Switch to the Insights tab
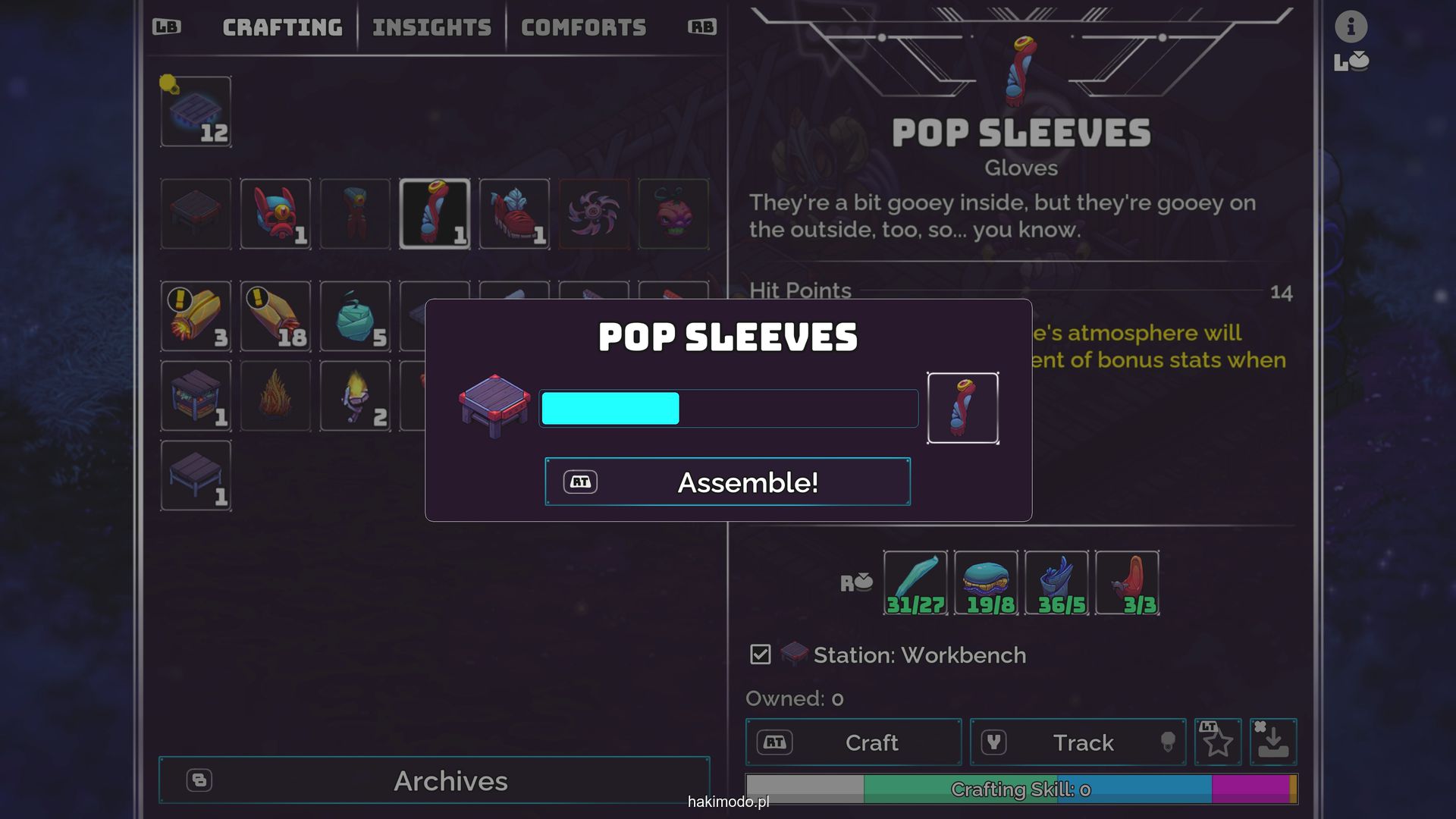 pos(431,28)
